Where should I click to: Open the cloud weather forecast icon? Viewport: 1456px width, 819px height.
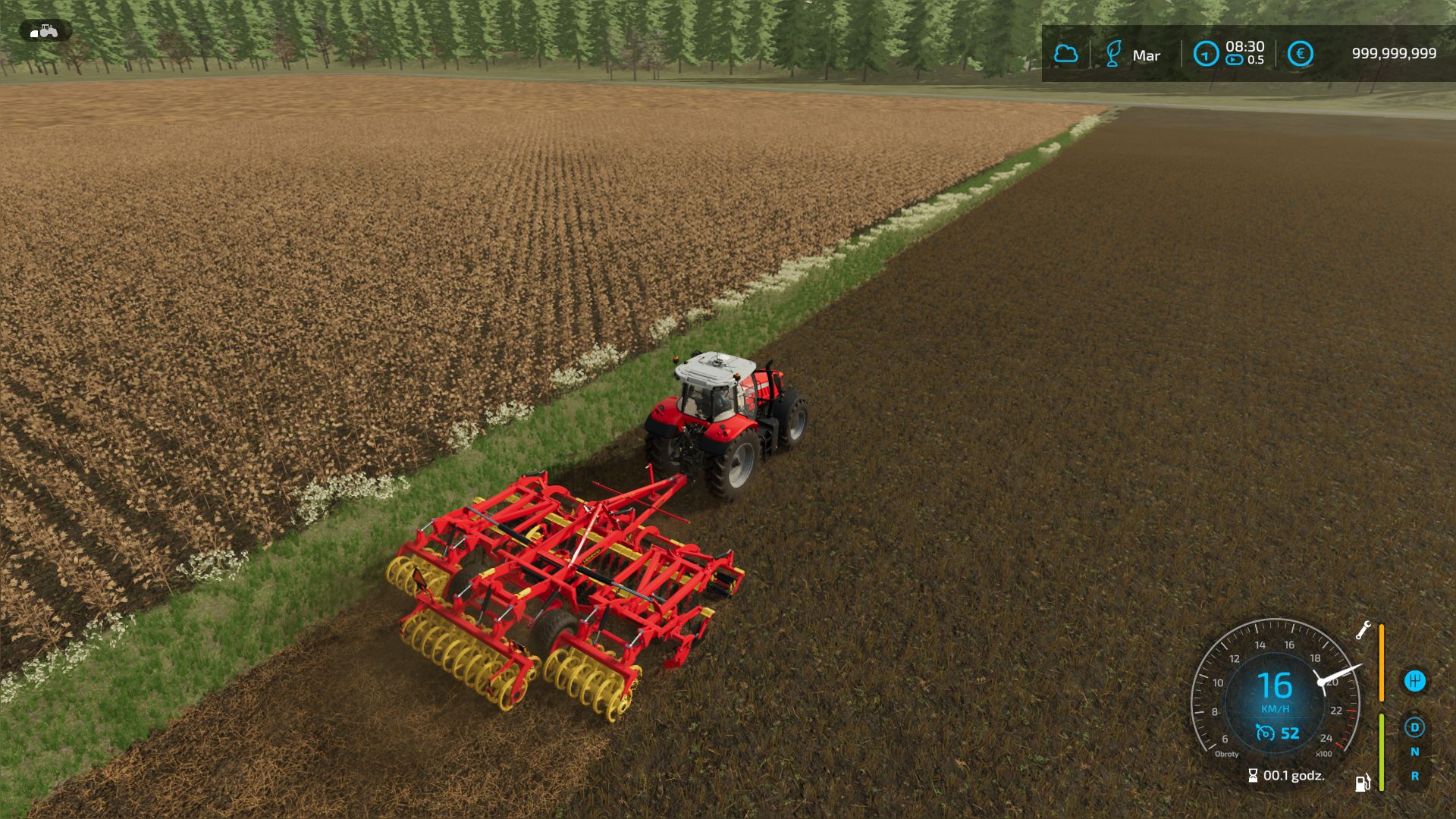(1065, 54)
